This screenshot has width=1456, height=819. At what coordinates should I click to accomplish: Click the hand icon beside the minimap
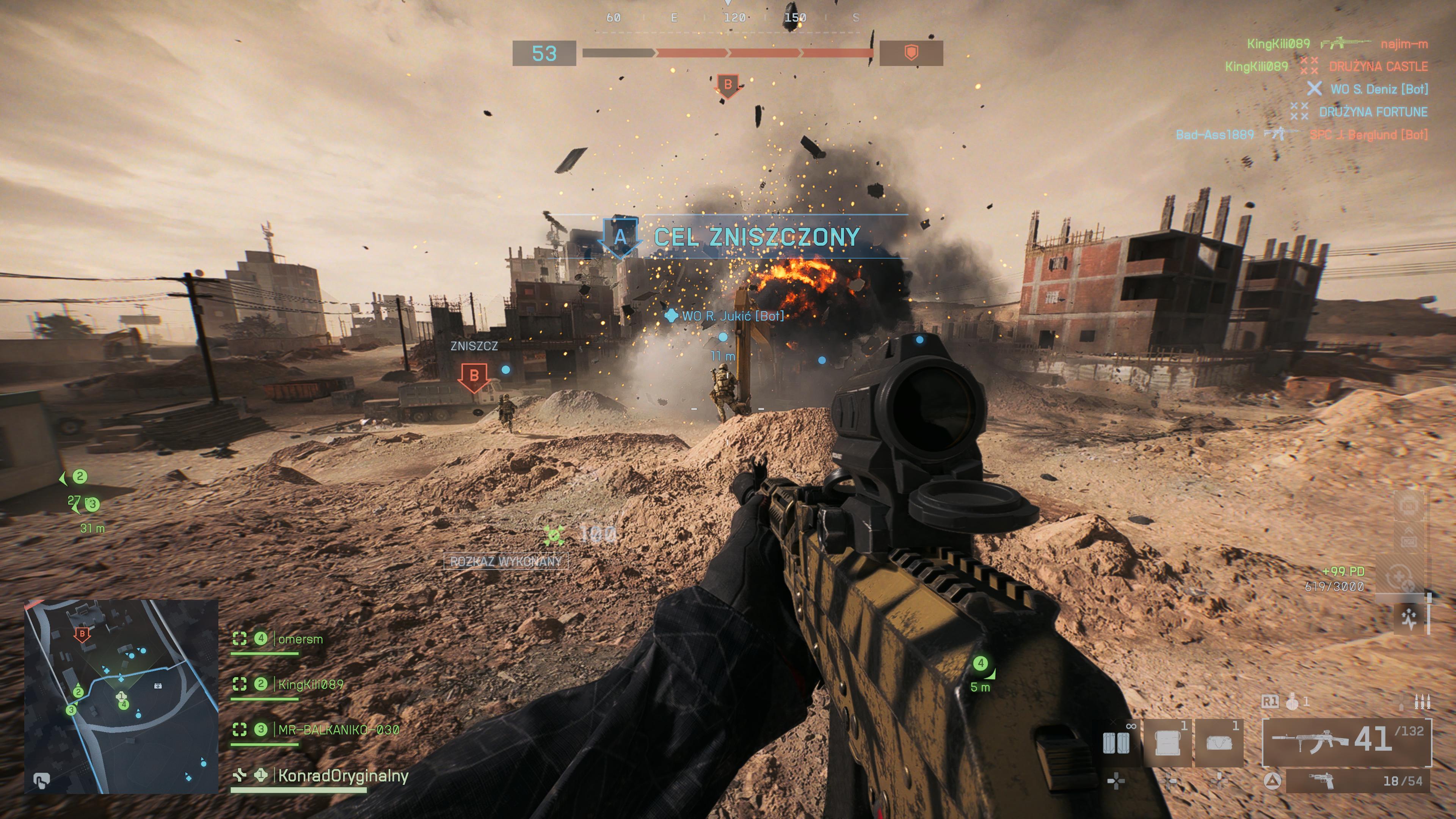coord(41,780)
